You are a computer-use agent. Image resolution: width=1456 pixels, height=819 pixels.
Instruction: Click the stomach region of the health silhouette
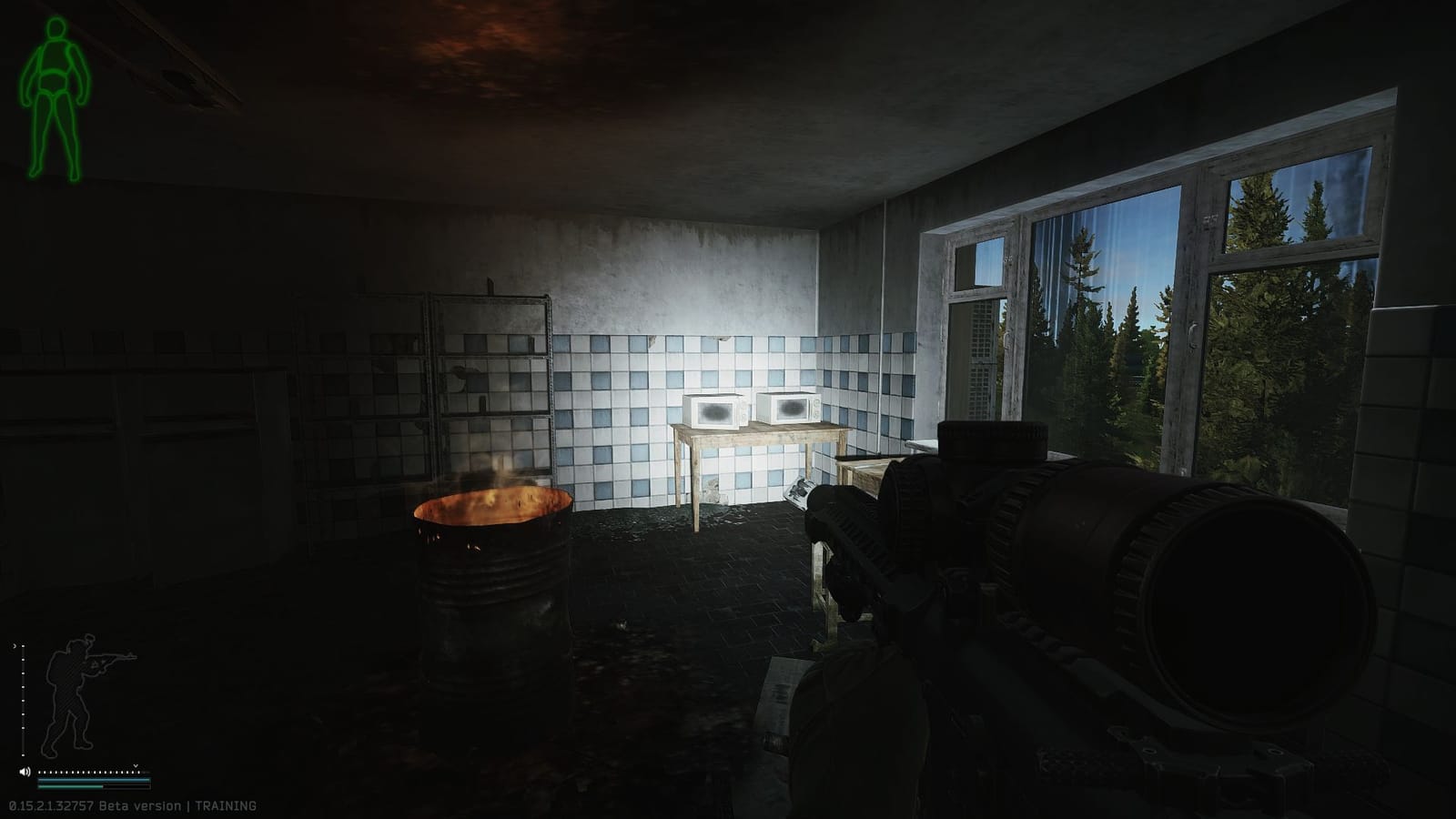[x=53, y=80]
